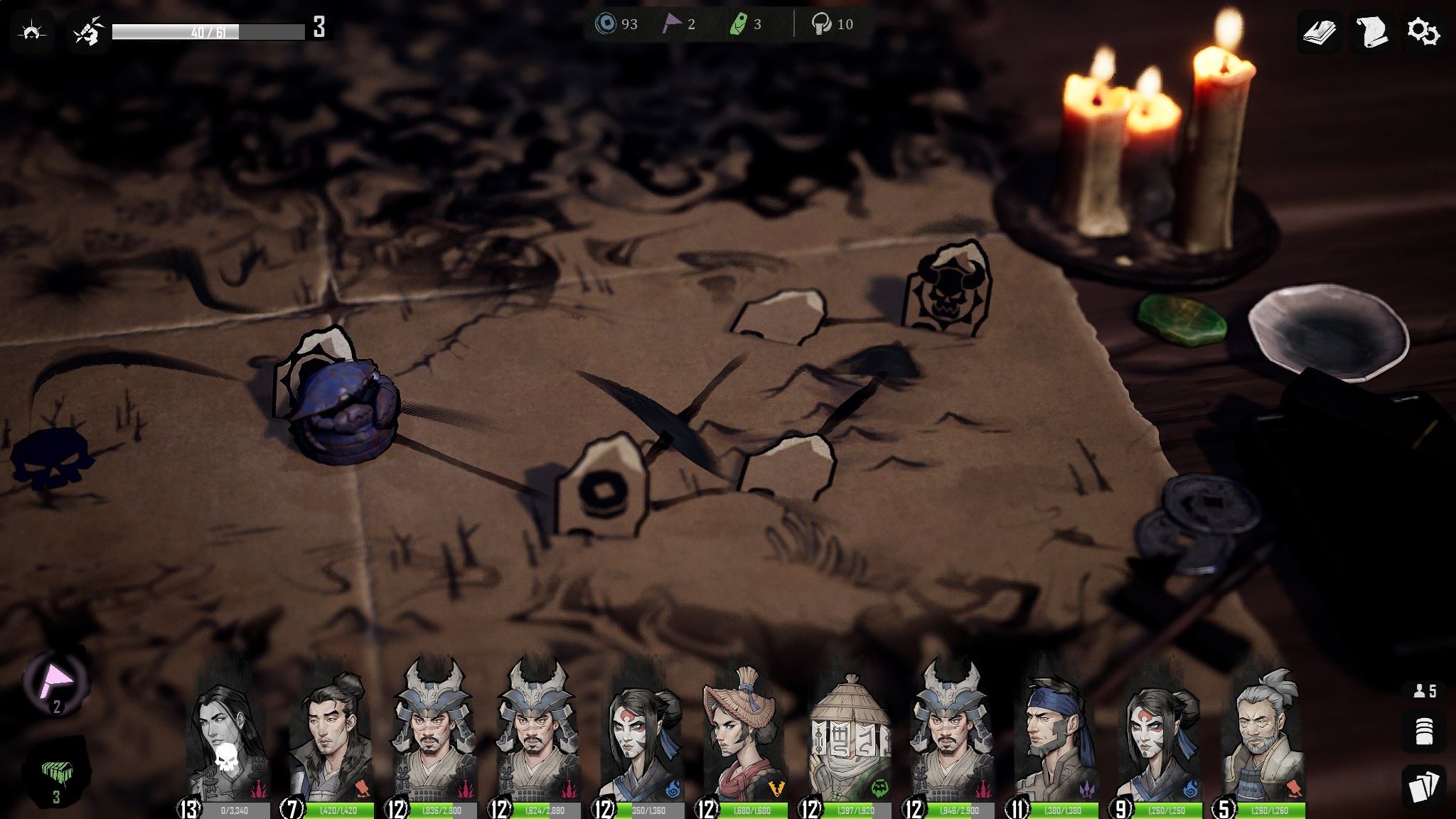1456x819 pixels.
Task: Show the party member count
Action: click(x=1424, y=690)
